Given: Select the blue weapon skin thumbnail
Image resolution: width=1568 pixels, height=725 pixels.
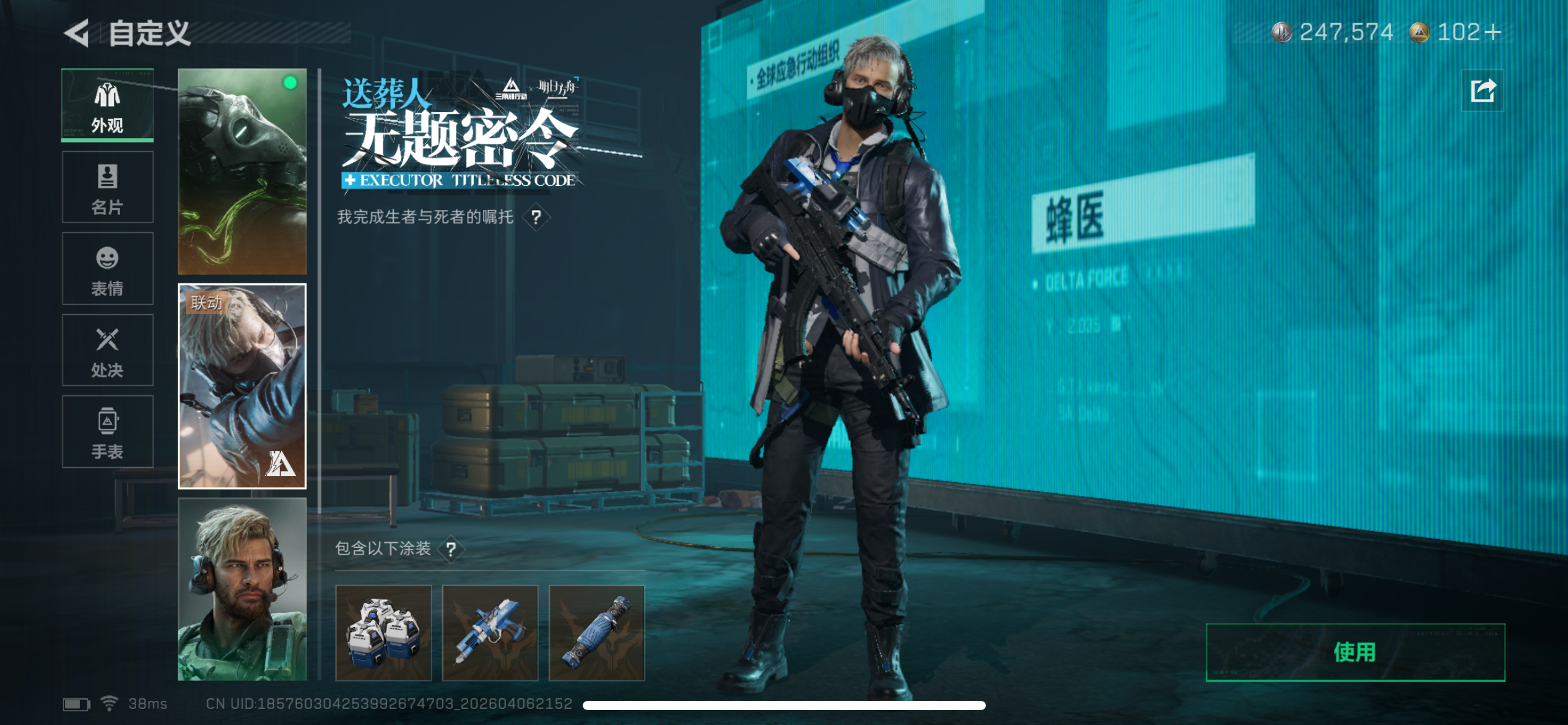Looking at the screenshot, I should pyautogui.click(x=490, y=632).
